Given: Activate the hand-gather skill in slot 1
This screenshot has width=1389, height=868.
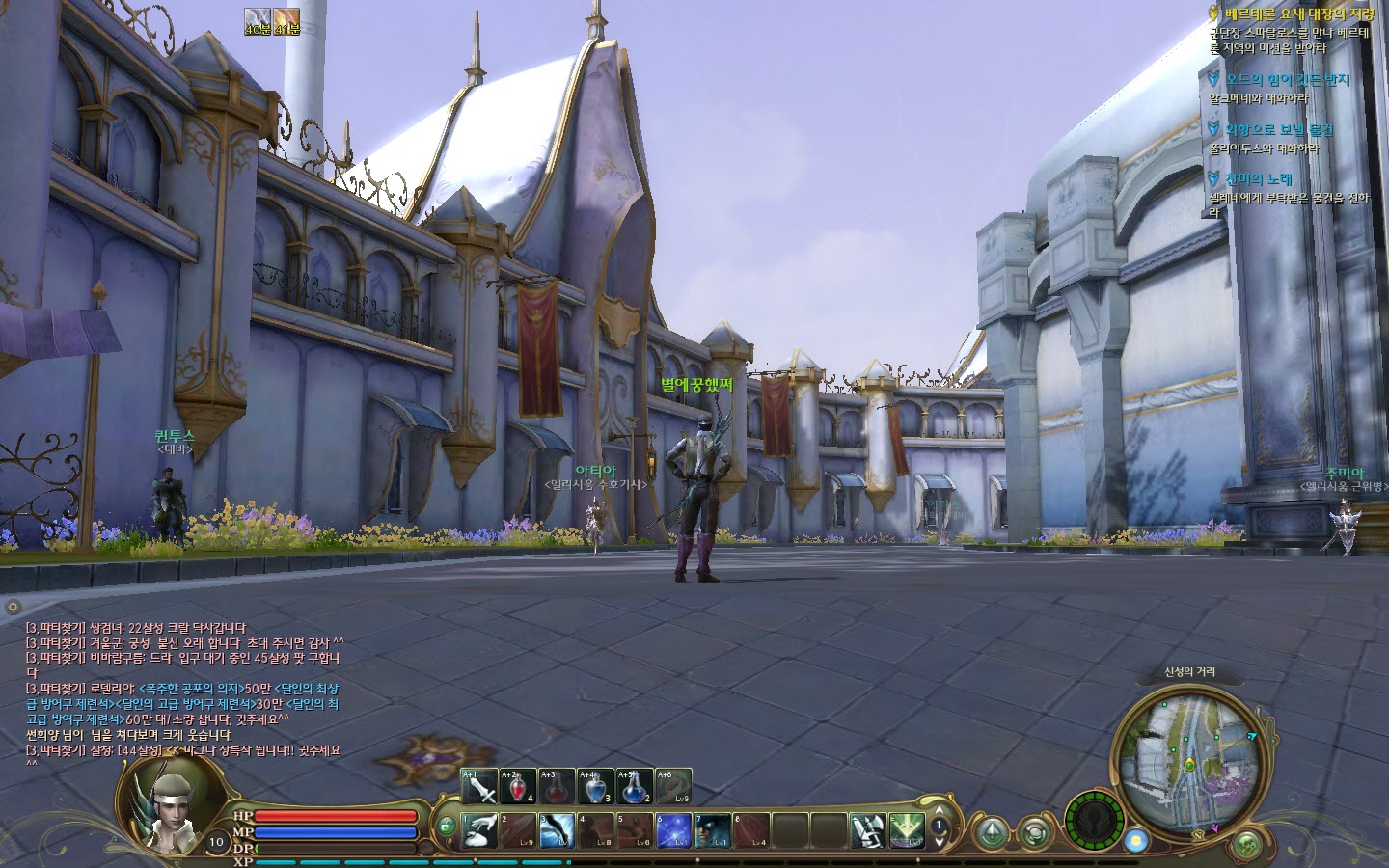Looking at the screenshot, I should click(479, 830).
